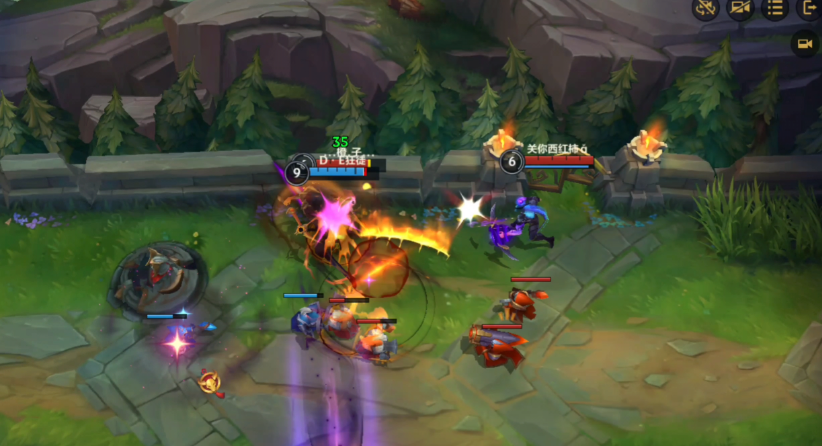Open the list menu icon
This screenshot has height=446, width=822.
pyautogui.click(x=773, y=8)
